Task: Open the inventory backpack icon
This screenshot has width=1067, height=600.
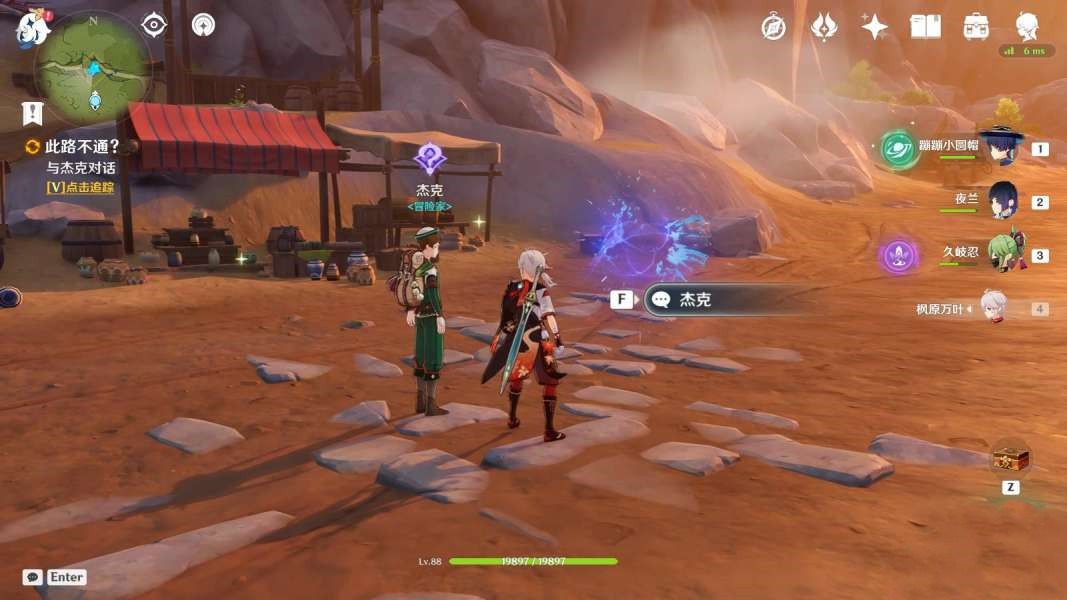Action: 976,27
